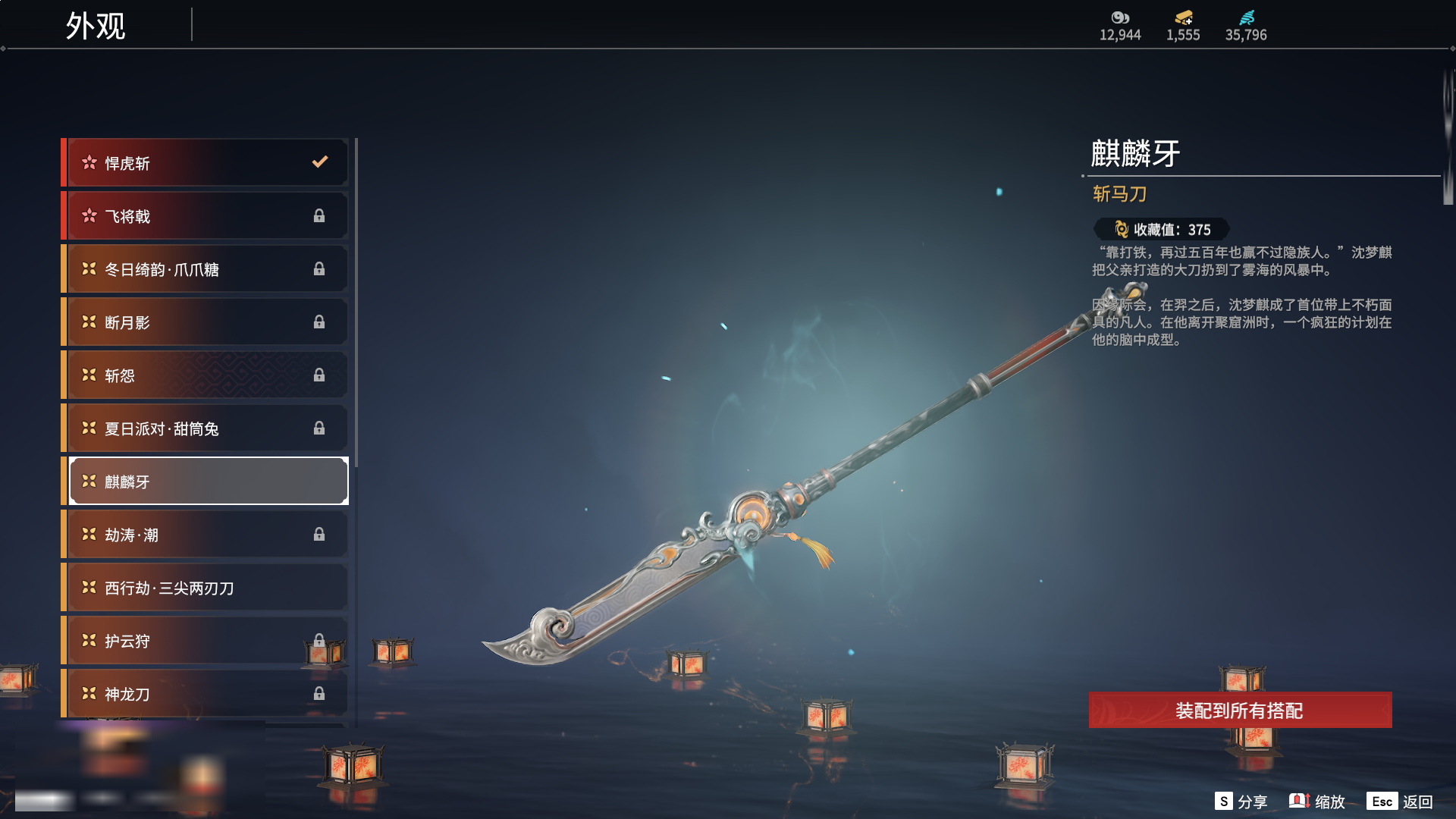Screen dimensions: 1456x819
Task: Pick the 断月影 skin row
Action: [x=206, y=322]
